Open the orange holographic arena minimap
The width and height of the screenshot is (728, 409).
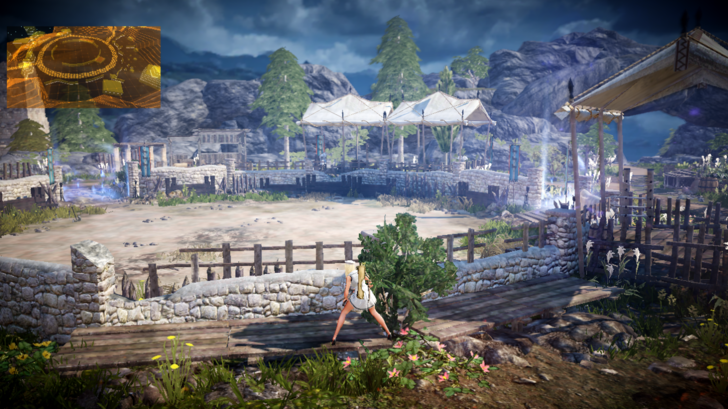[83, 67]
